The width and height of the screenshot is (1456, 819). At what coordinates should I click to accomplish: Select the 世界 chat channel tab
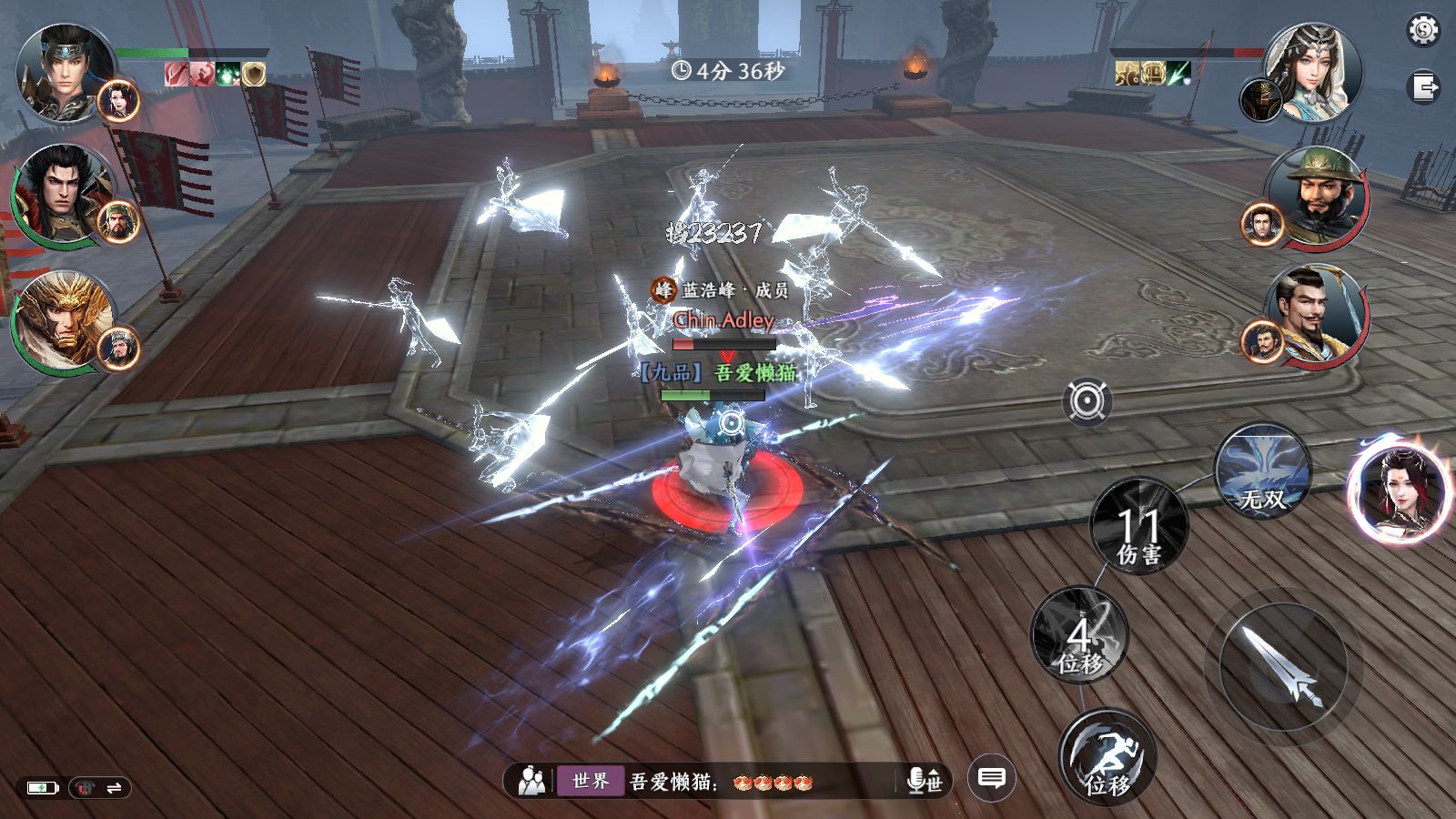click(x=591, y=781)
